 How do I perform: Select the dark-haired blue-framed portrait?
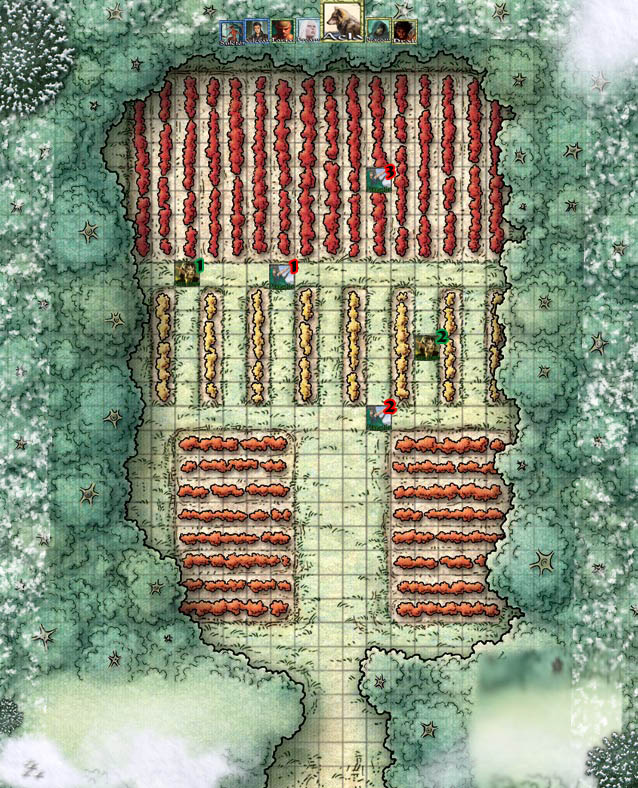coord(257,32)
